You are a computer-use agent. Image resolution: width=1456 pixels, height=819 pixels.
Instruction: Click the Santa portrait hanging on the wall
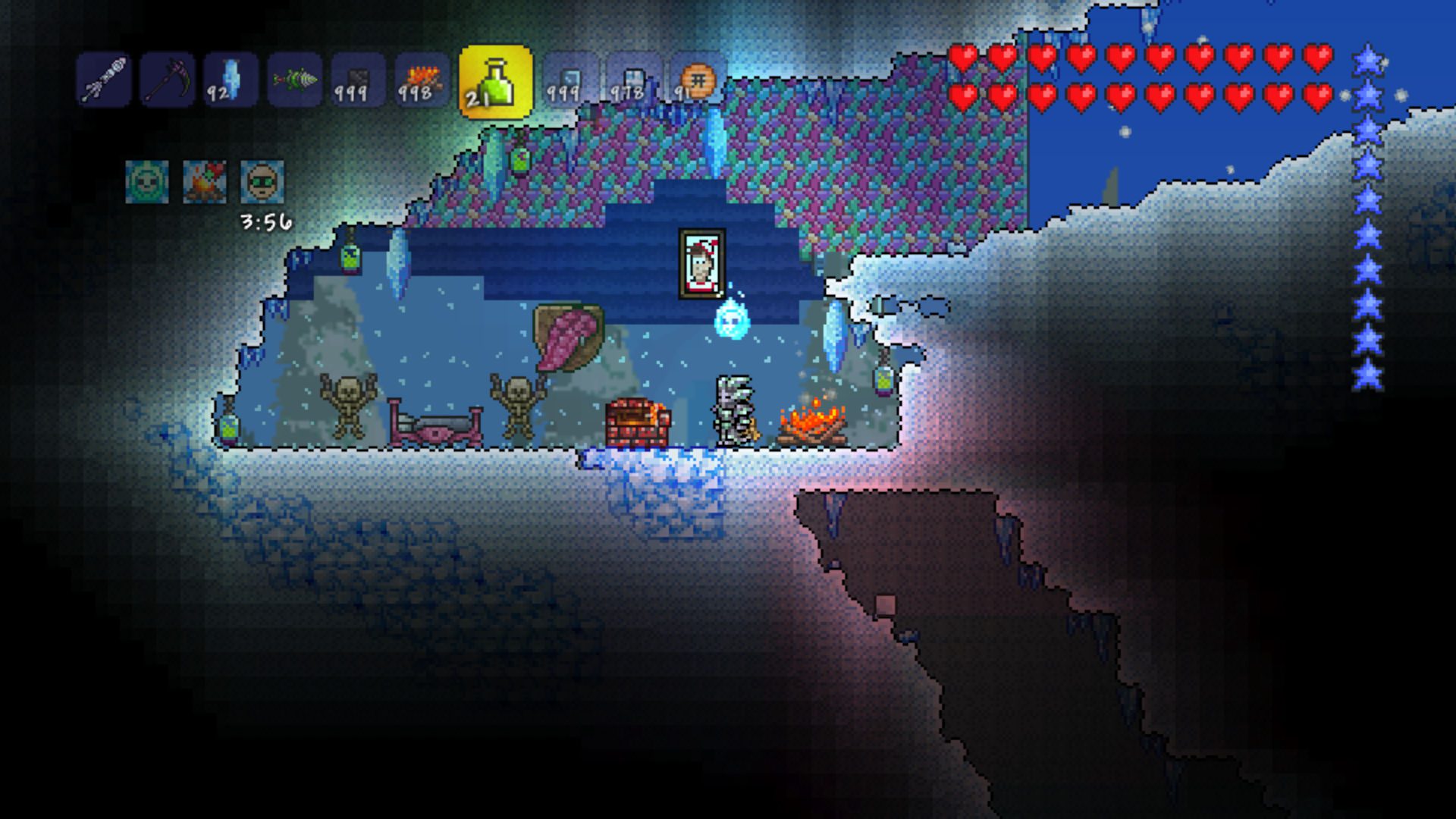(701, 262)
